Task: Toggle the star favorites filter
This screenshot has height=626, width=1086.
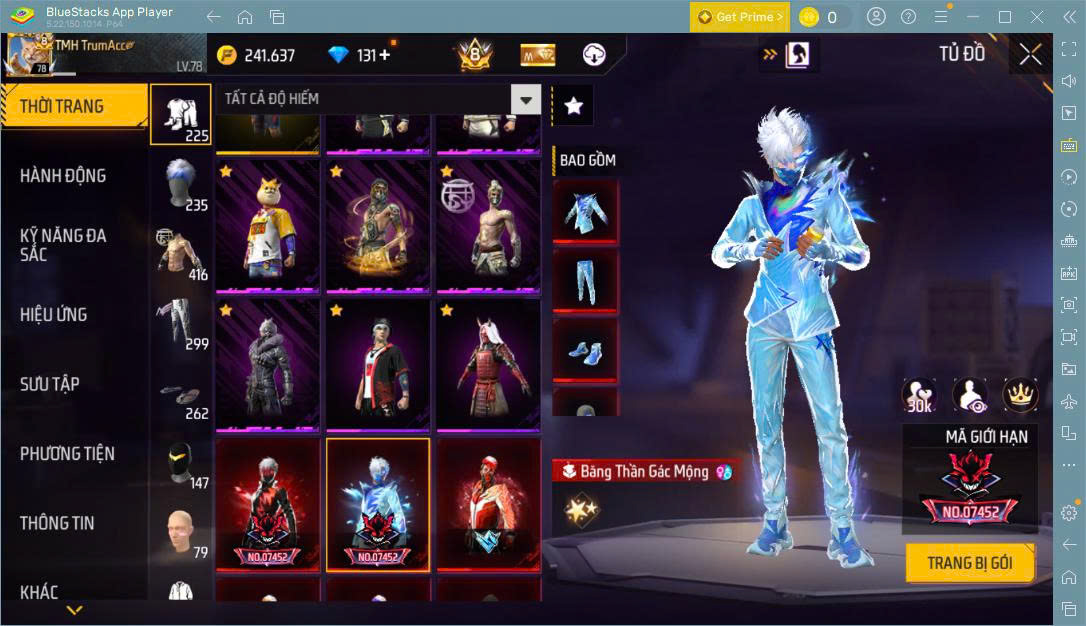Action: [573, 105]
